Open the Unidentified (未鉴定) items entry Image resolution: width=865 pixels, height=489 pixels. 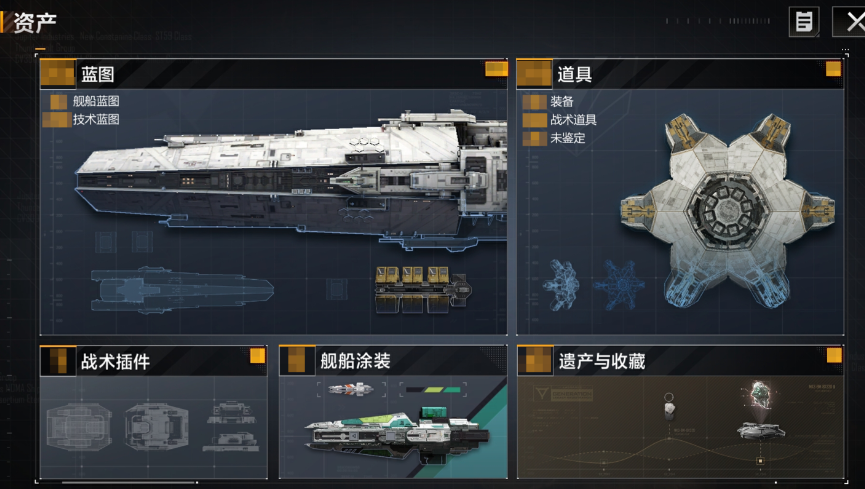point(567,138)
